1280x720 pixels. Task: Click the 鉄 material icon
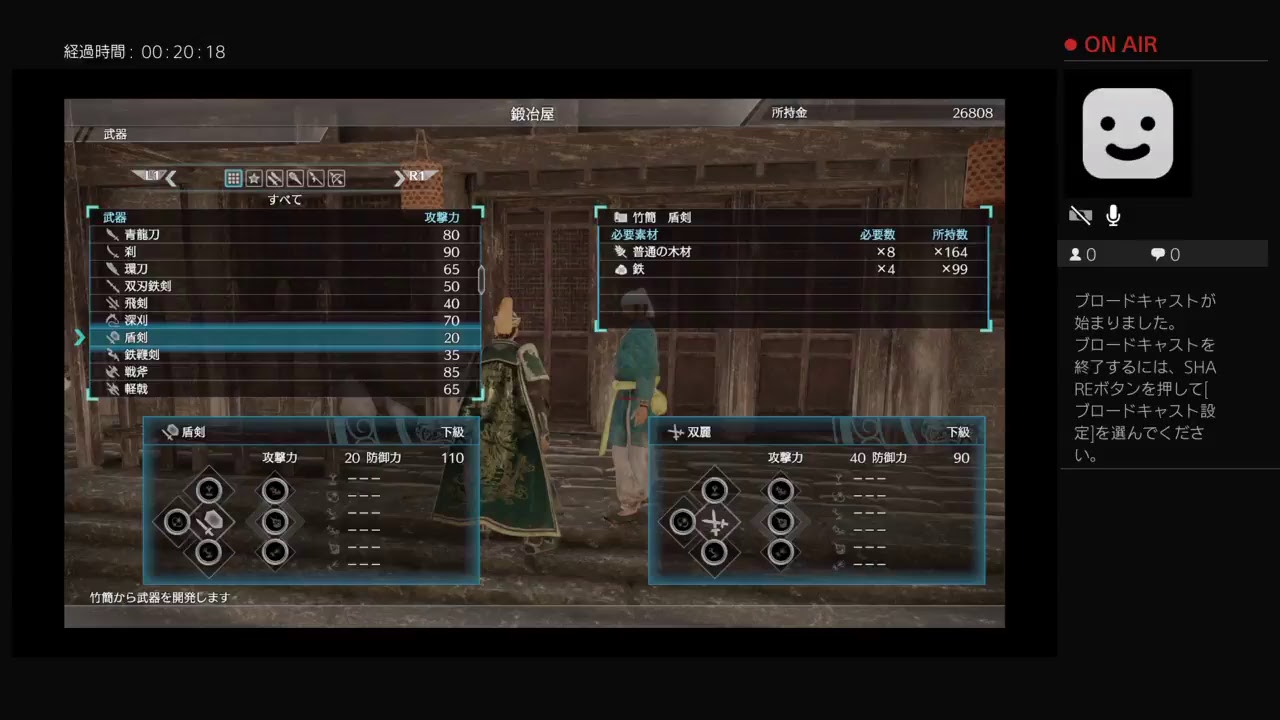(x=623, y=268)
